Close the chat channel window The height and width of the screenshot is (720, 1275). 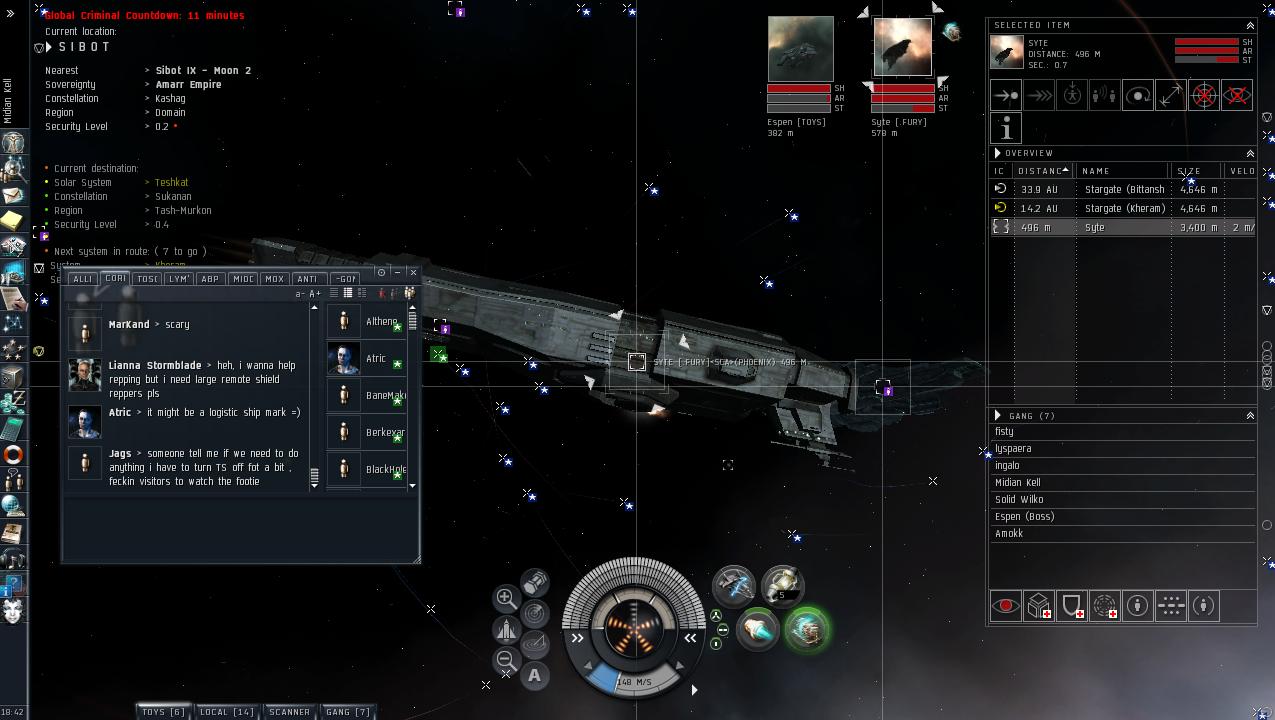coord(413,272)
